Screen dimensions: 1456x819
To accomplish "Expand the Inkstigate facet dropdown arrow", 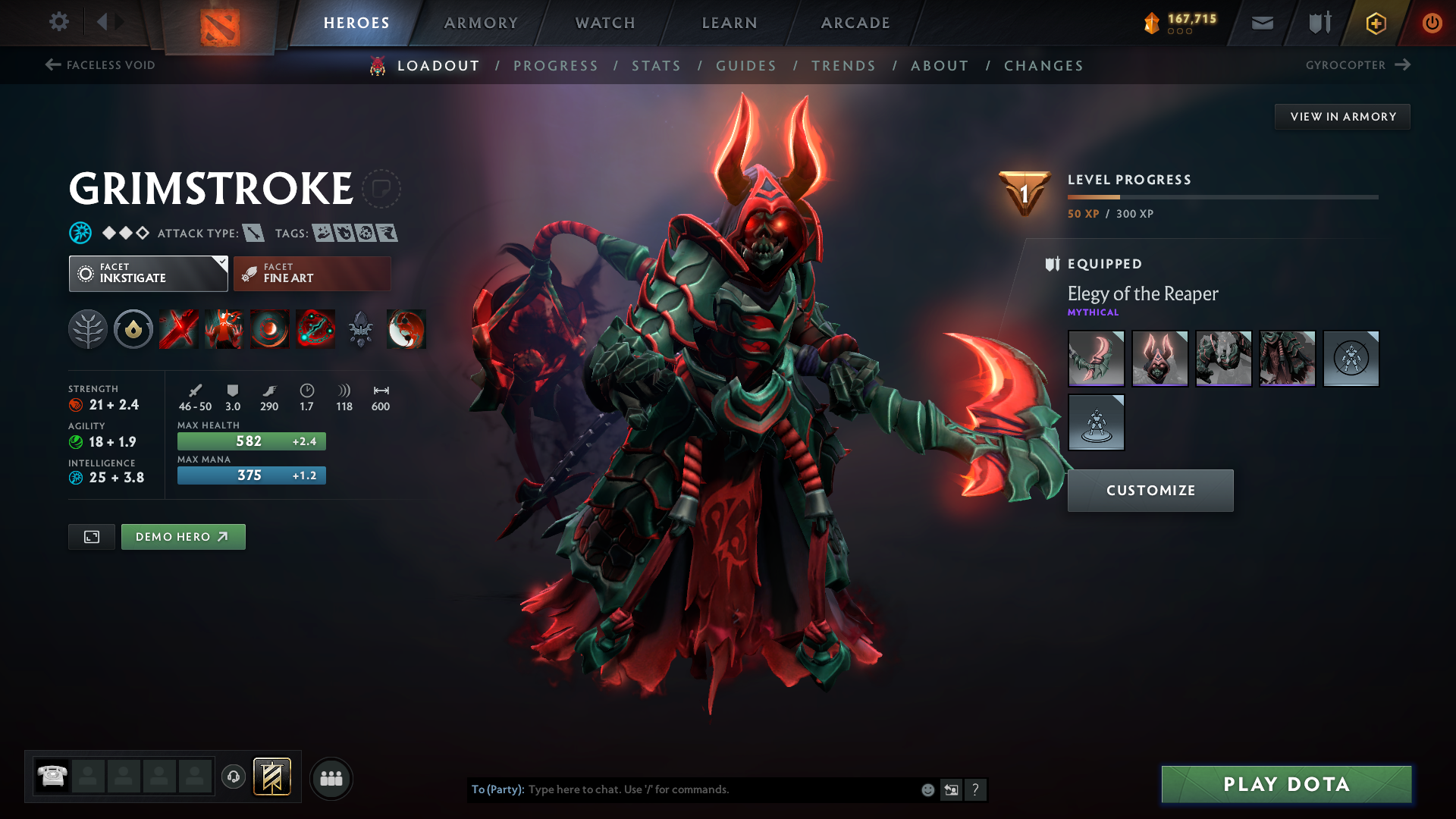I will point(221,264).
